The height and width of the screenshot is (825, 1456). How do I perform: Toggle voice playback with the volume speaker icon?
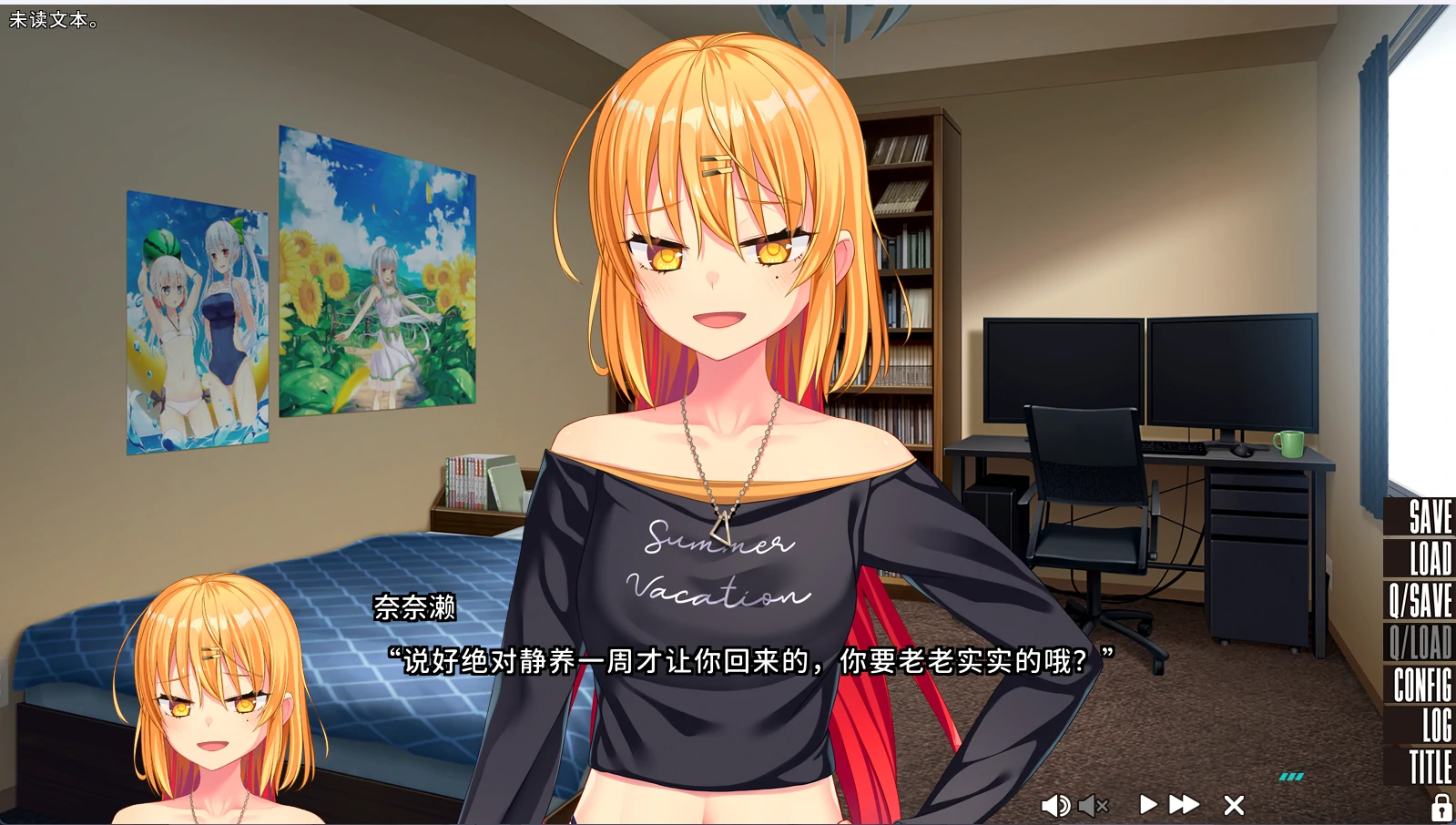(1056, 805)
